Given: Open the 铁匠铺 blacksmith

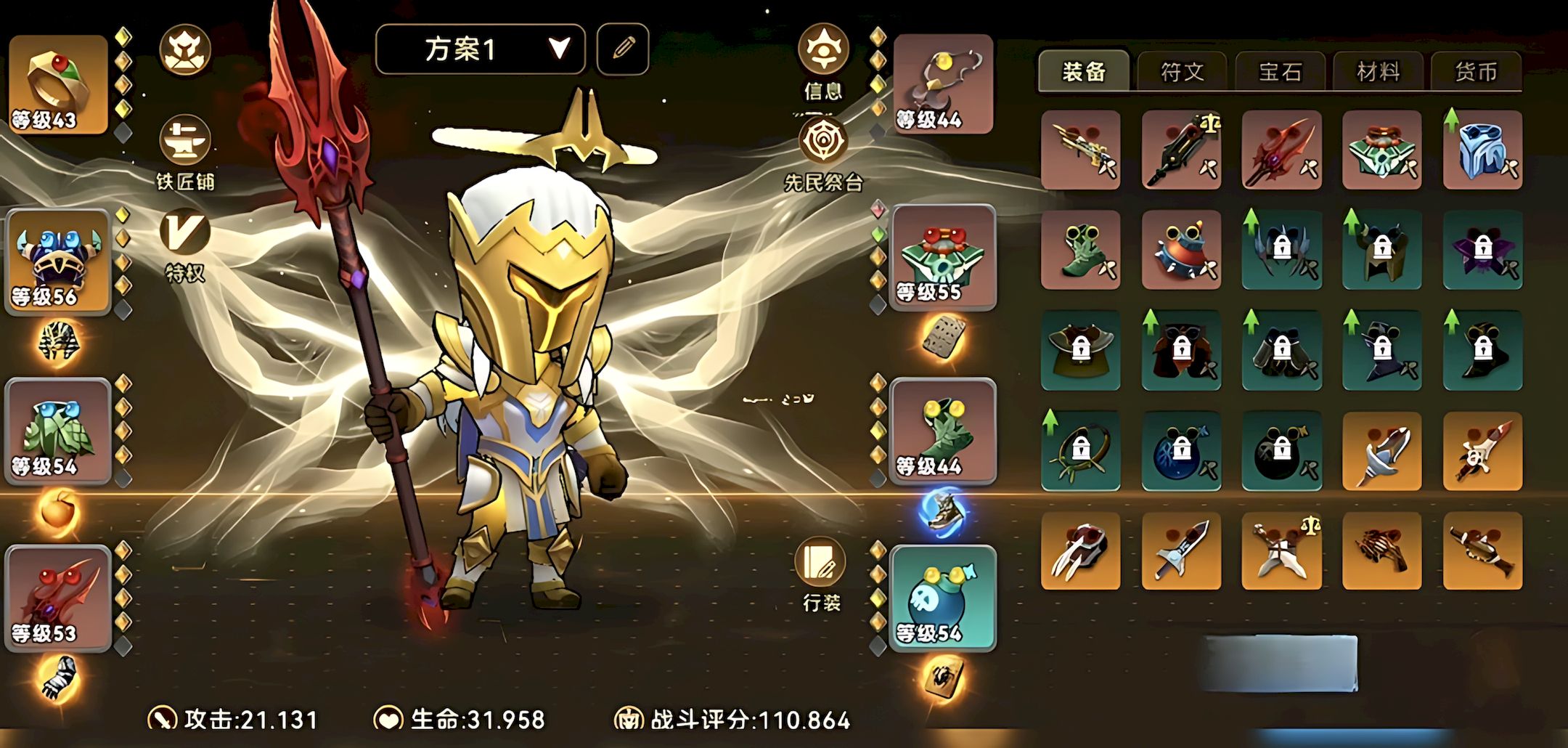Looking at the screenshot, I should coord(185,142).
